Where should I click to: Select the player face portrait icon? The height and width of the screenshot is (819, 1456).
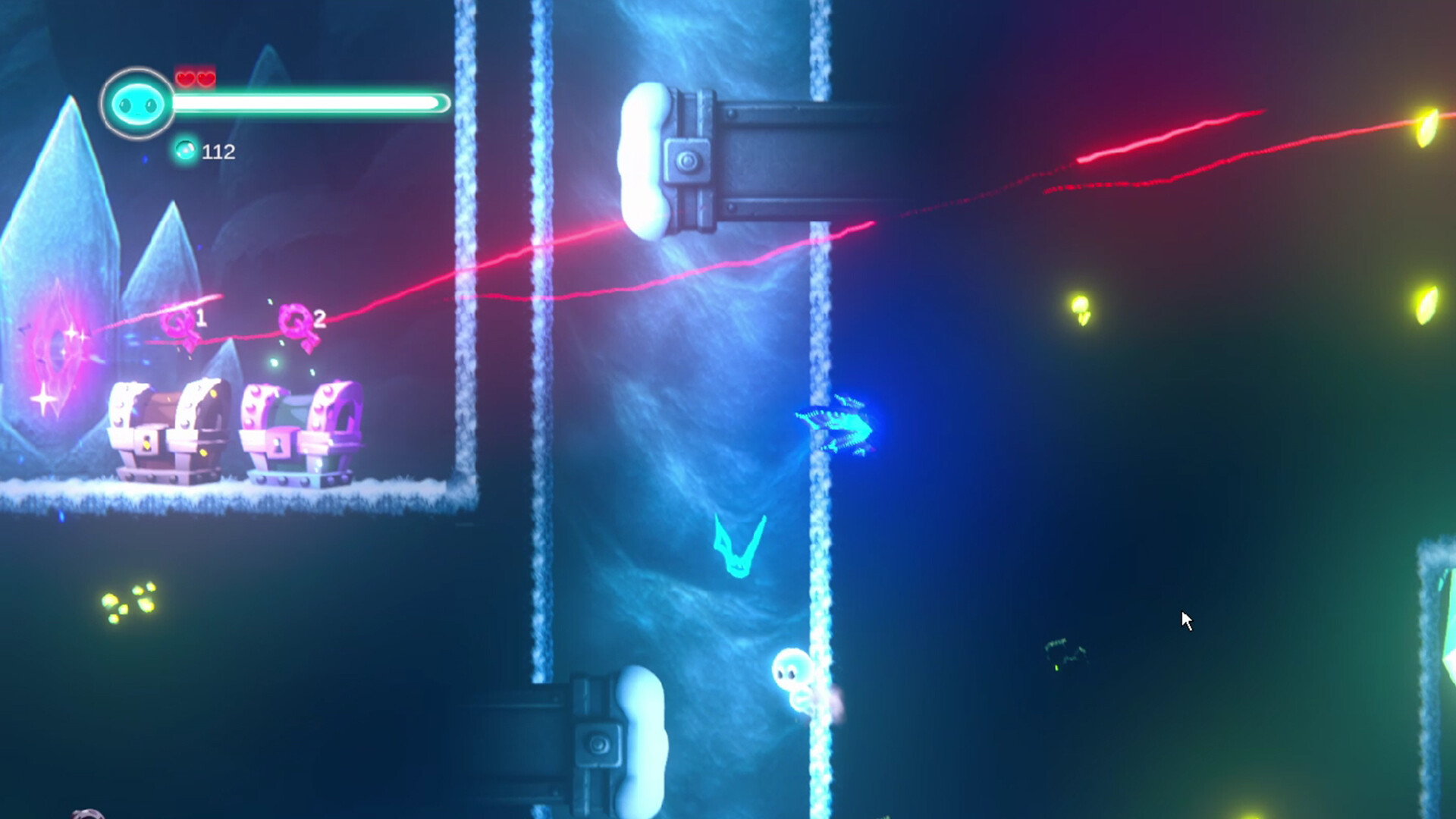(x=135, y=102)
